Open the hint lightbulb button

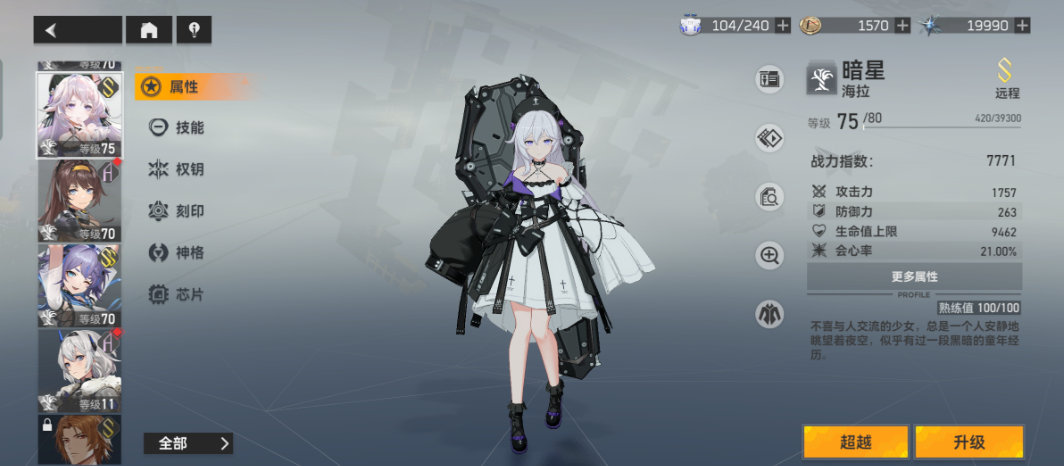[194, 30]
